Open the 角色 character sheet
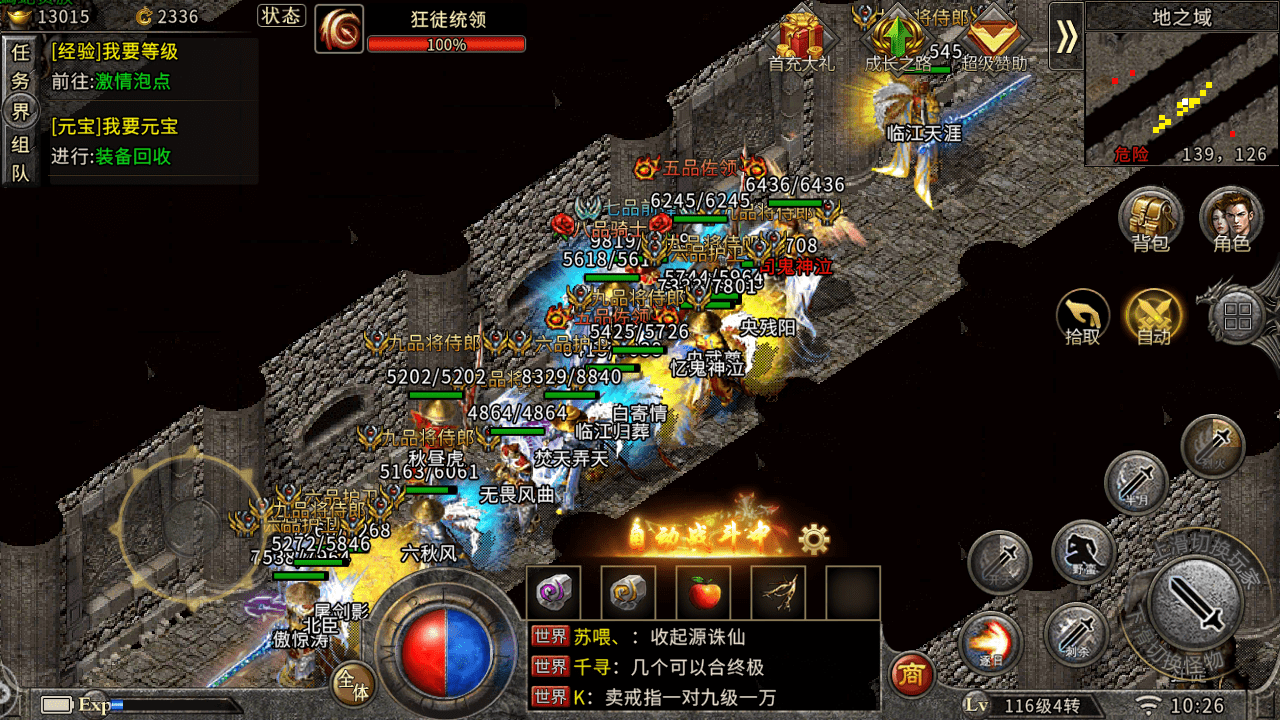Screen dimensions: 1280x720 [x=1231, y=219]
